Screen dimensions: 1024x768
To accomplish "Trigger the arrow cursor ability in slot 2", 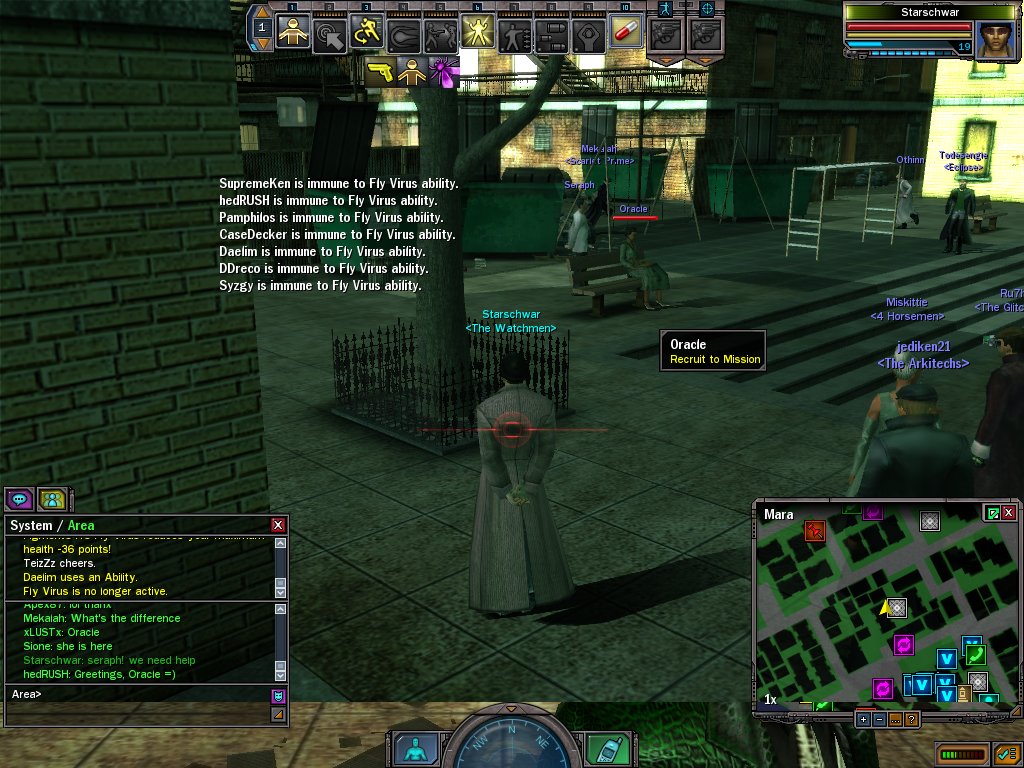I will (330, 35).
